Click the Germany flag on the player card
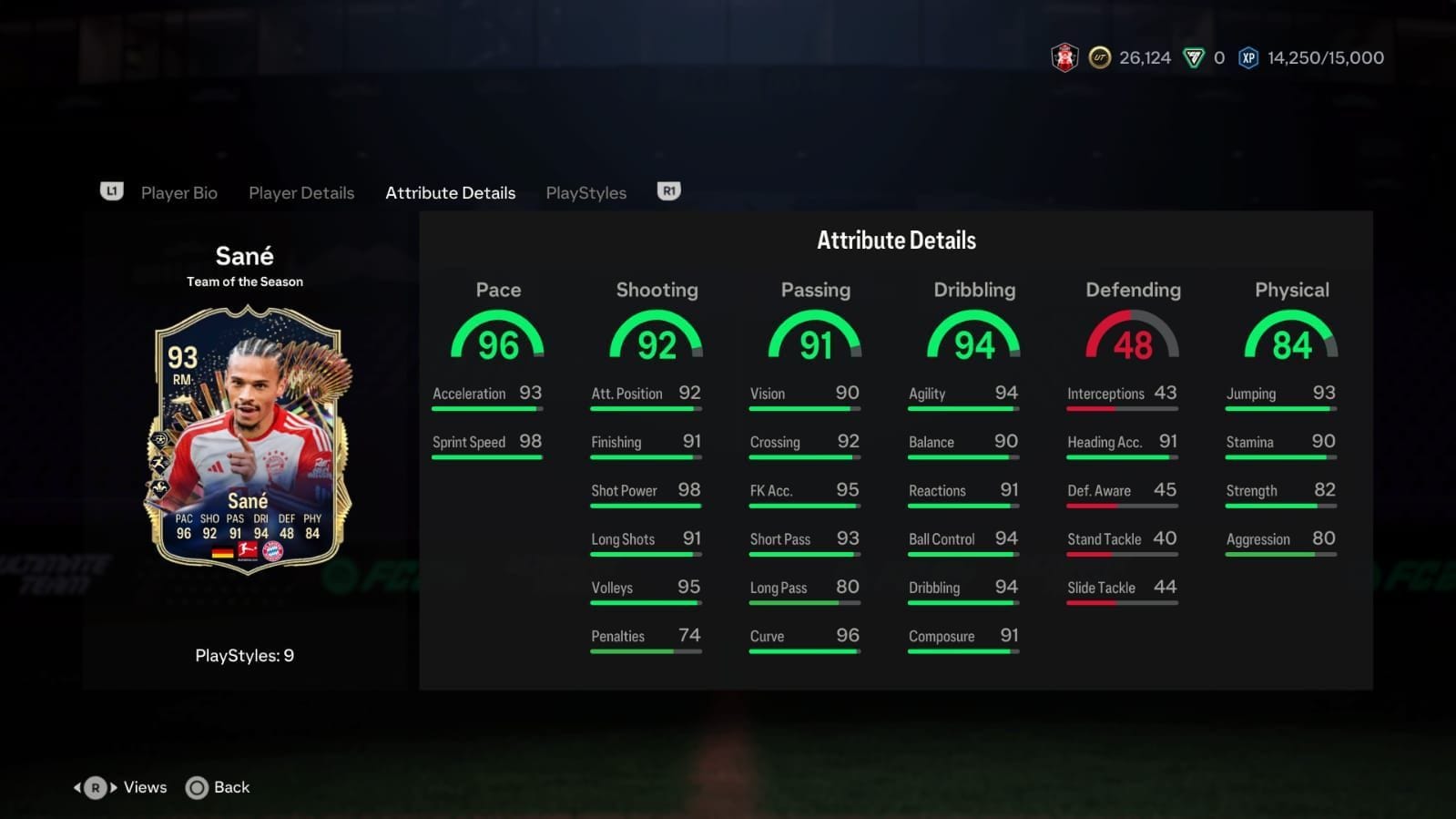Viewport: 1456px width, 819px height. click(222, 553)
